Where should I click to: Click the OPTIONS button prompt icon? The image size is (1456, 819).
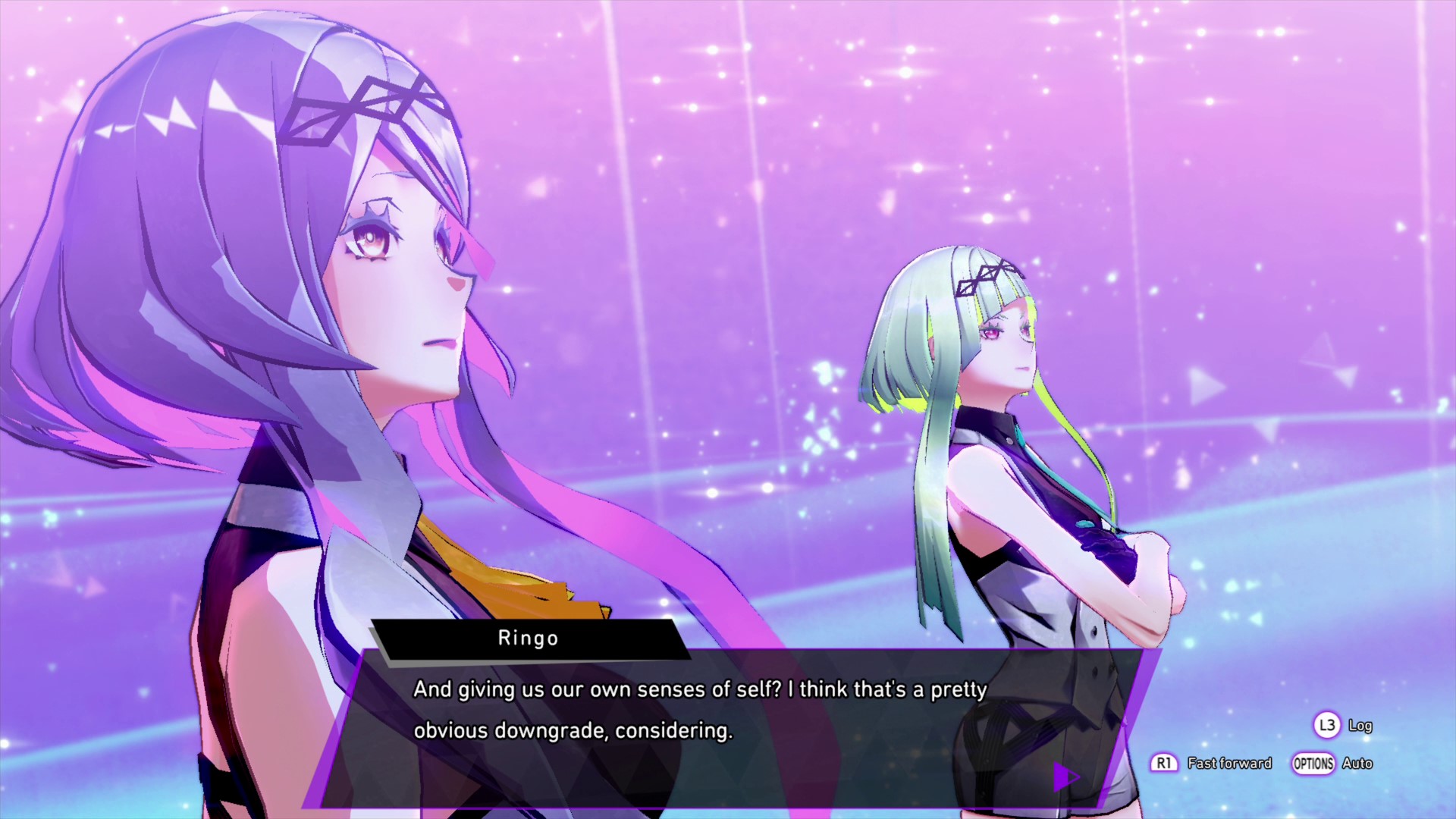1314,764
